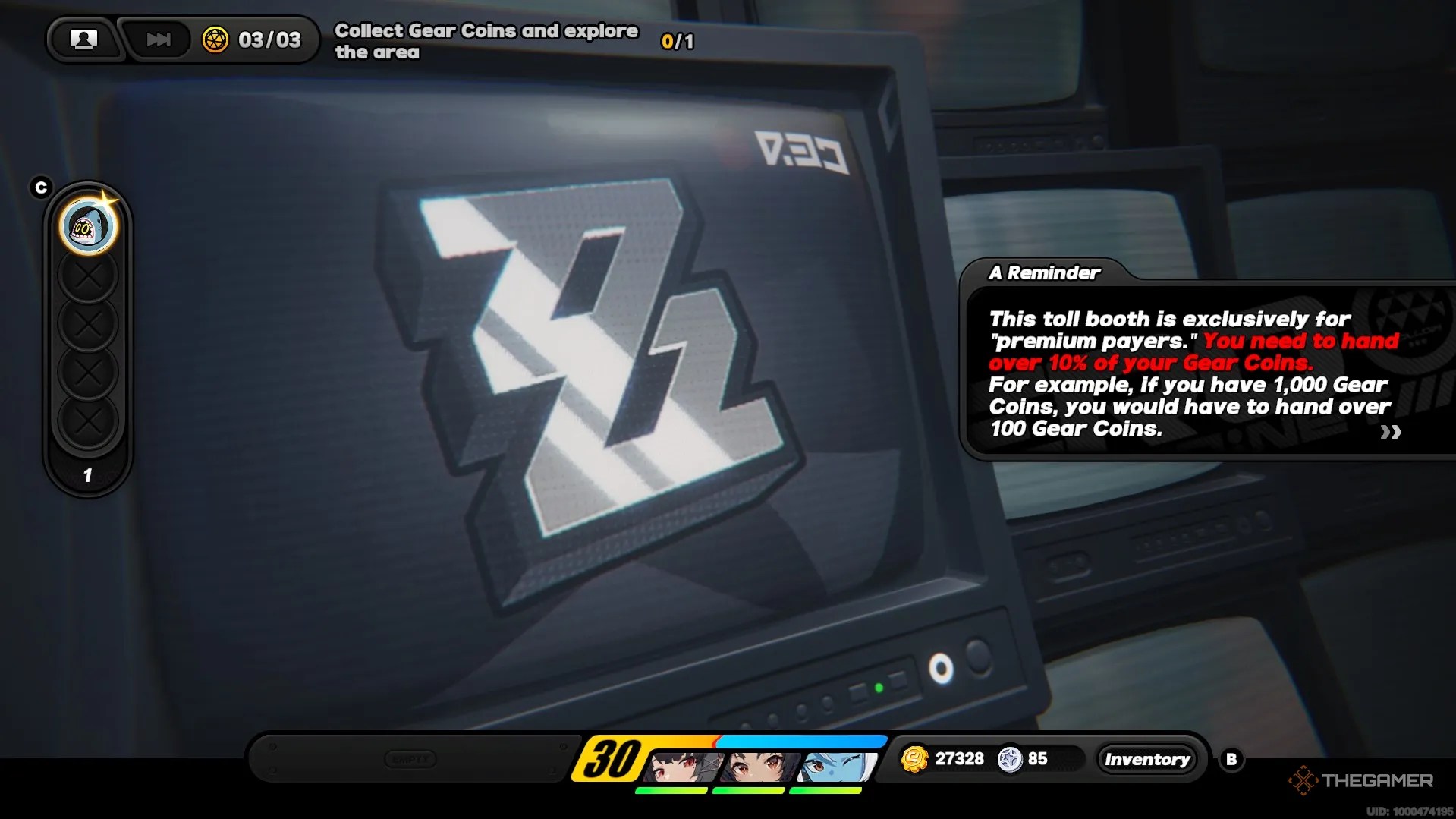
Task: Select the skip fast-forward icon
Action: [x=156, y=39]
